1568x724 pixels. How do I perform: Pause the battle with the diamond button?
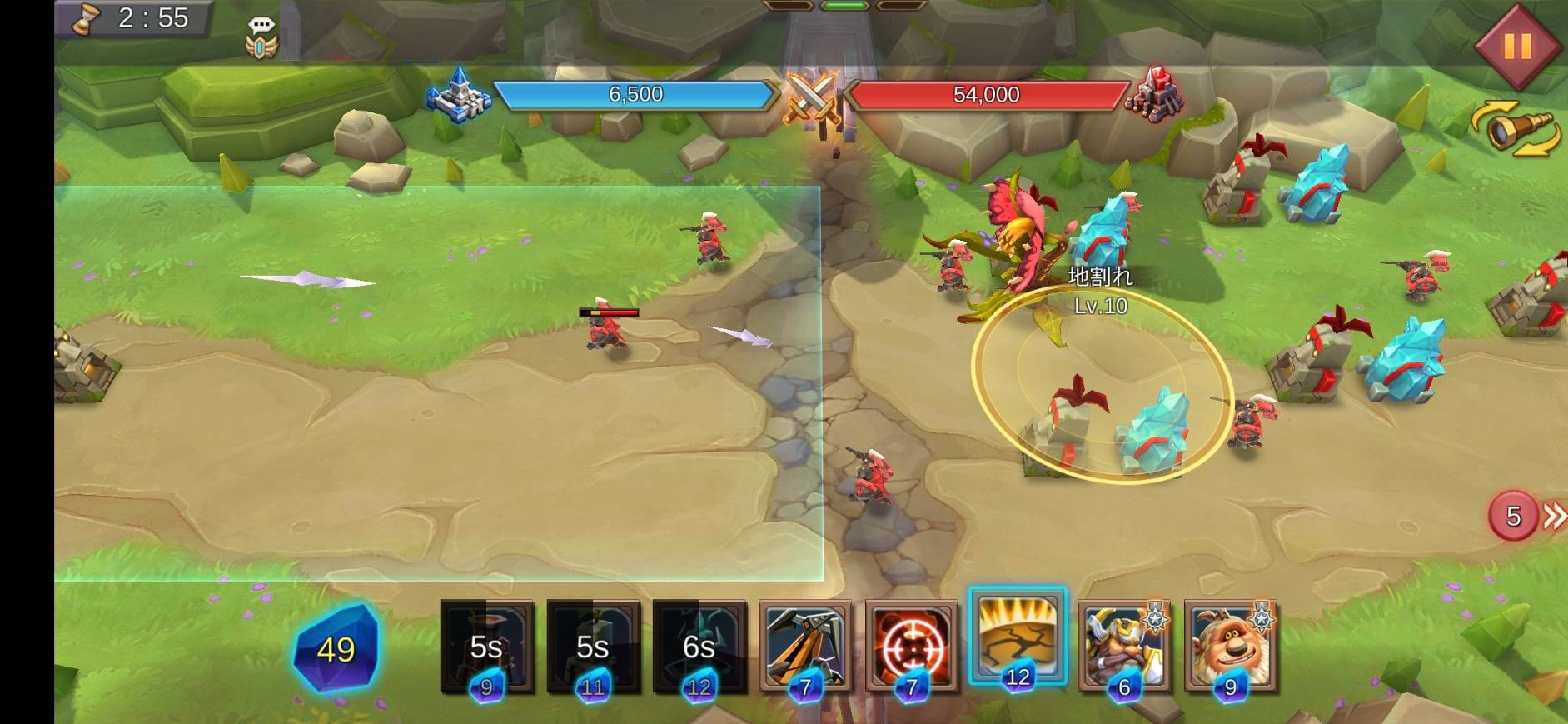click(1516, 46)
